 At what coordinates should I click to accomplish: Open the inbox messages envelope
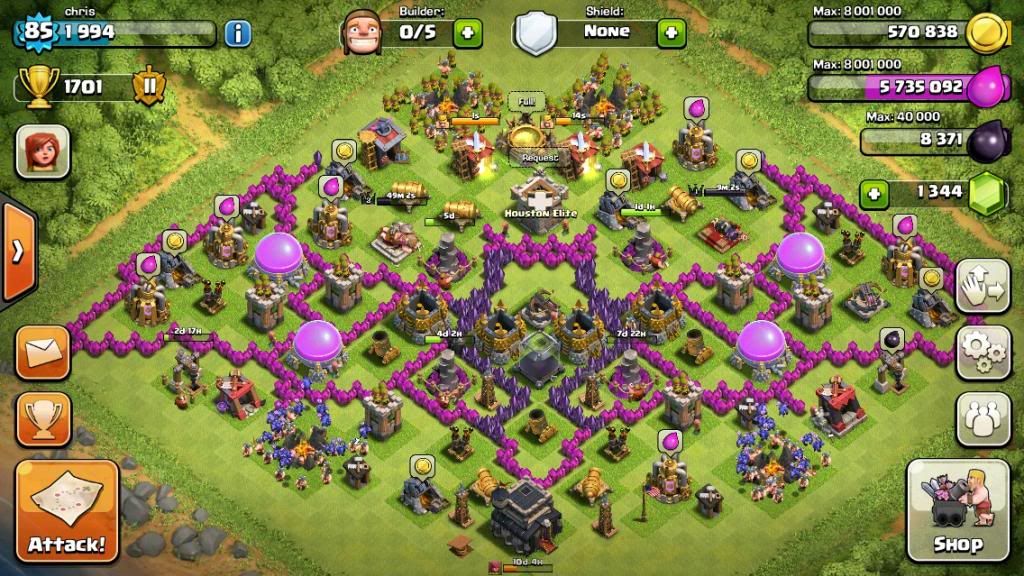pyautogui.click(x=43, y=352)
